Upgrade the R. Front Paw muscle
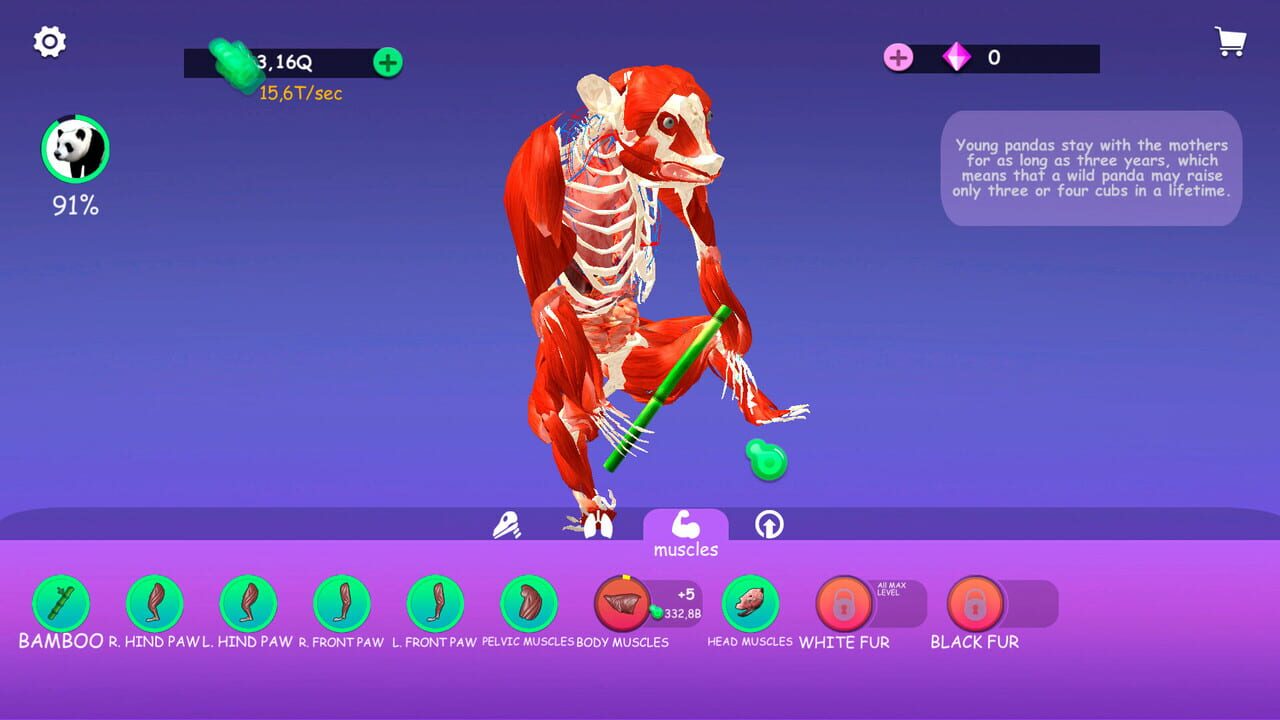This screenshot has height=720, width=1280. tap(341, 604)
